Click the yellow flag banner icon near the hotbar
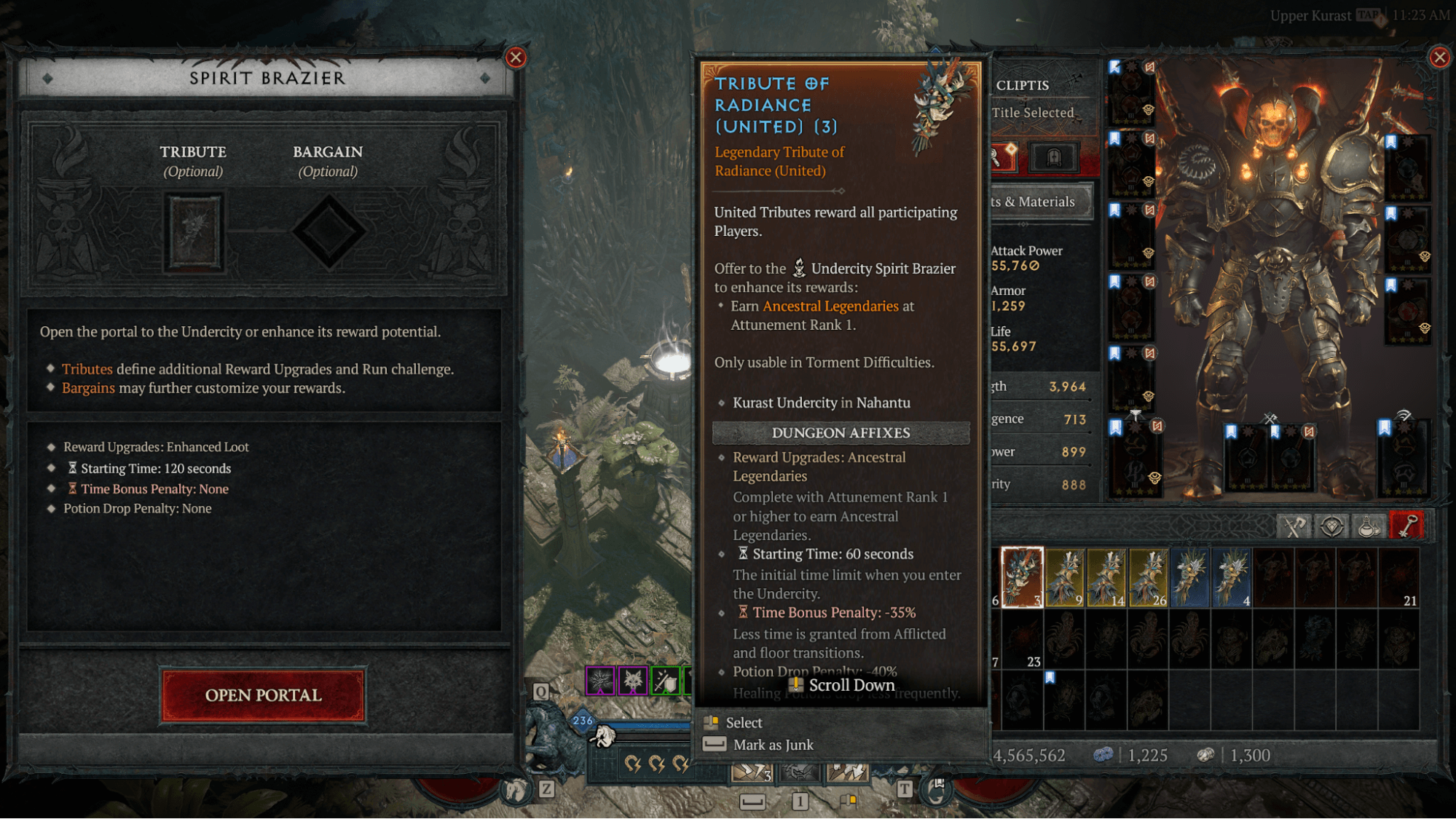Screen dimensions: 1456x819 coord(847,801)
